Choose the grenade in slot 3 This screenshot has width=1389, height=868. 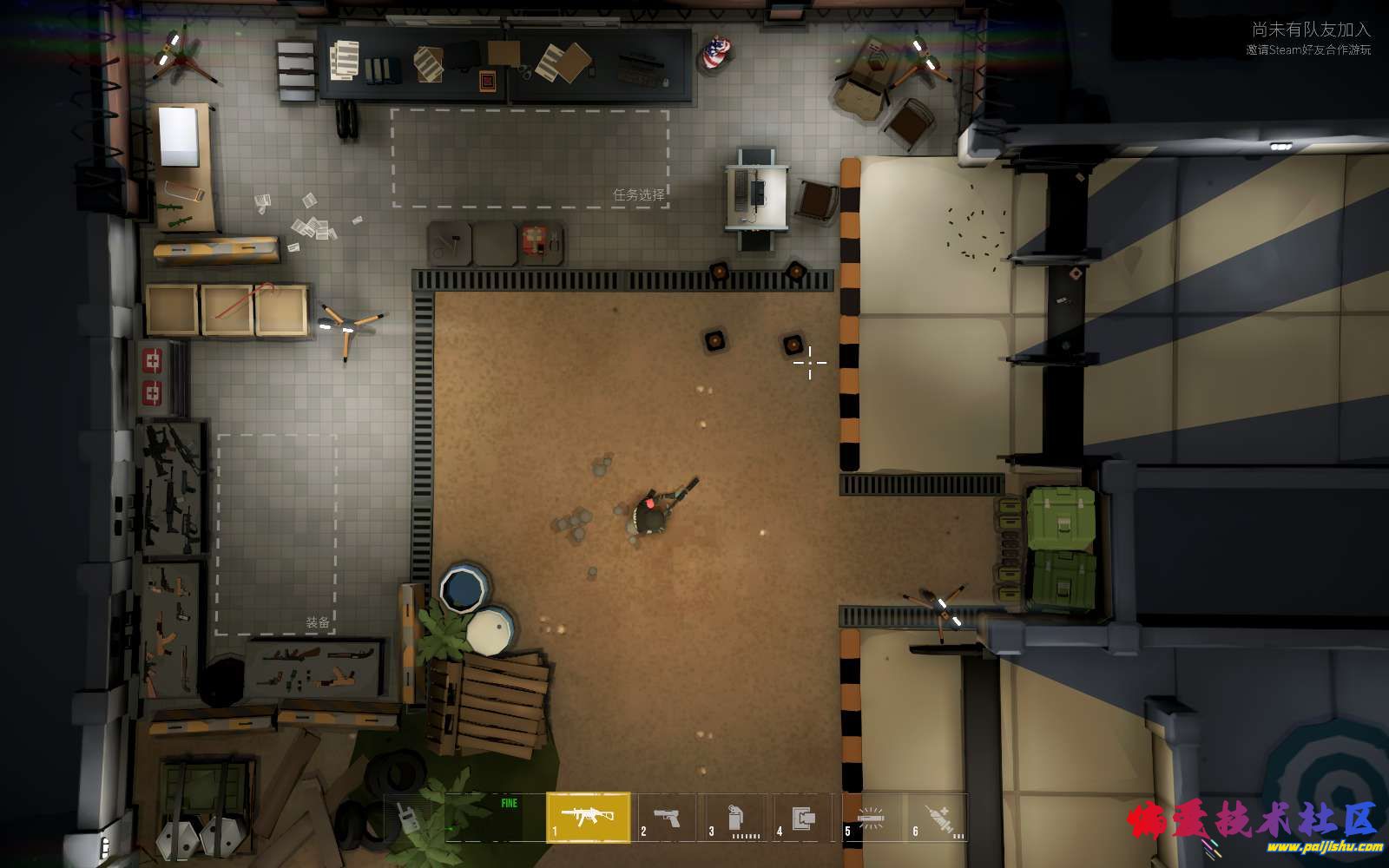(x=735, y=818)
